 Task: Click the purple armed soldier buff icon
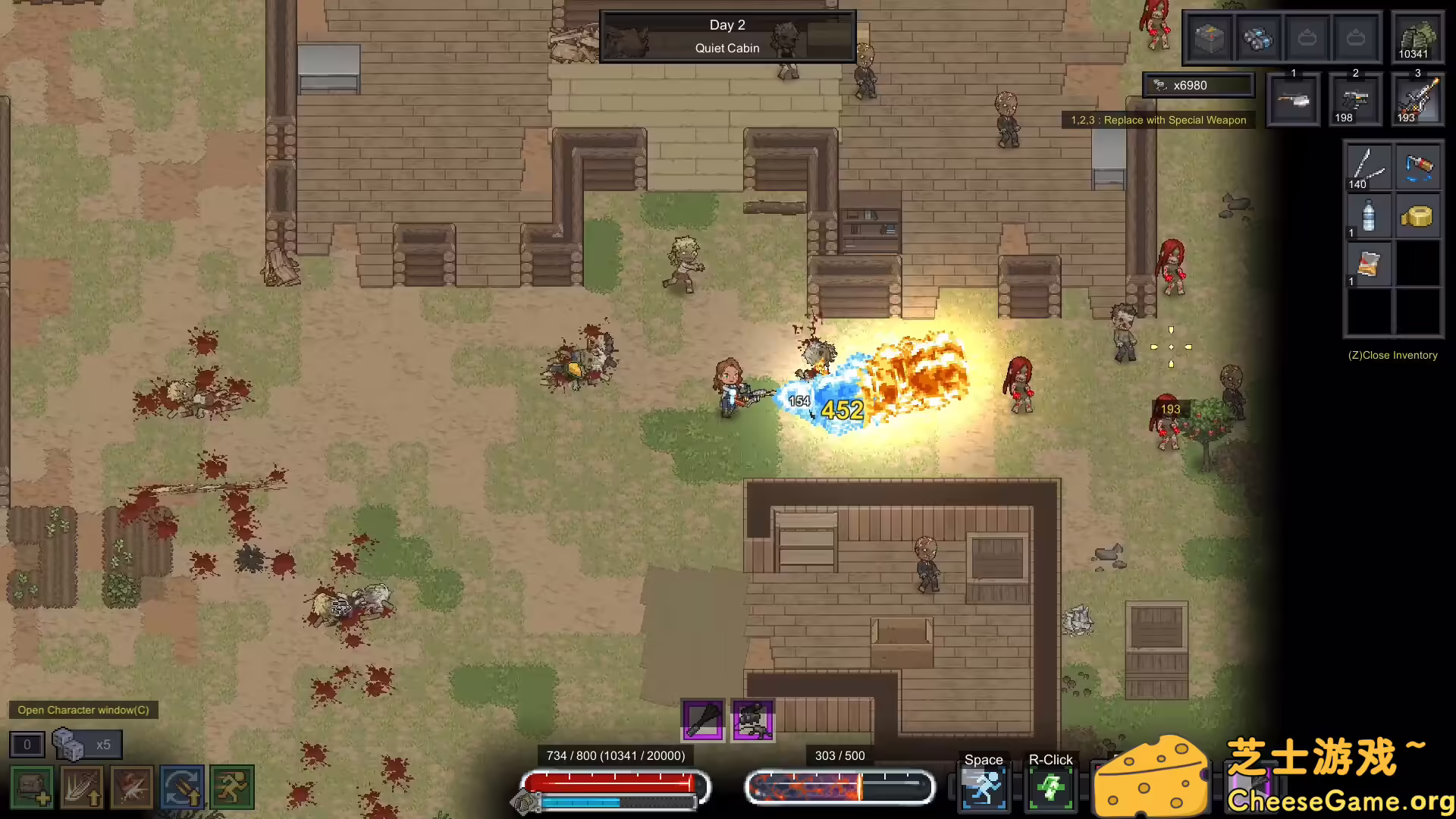(x=752, y=719)
